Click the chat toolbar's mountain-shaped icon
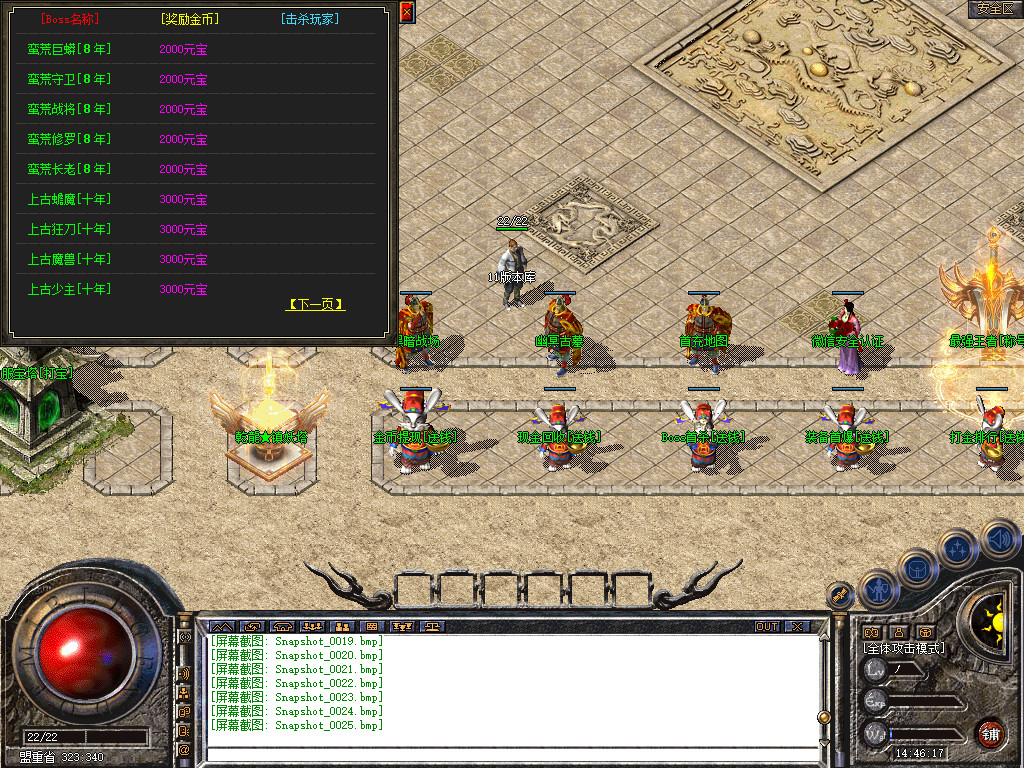The image size is (1024, 768). click(x=220, y=627)
